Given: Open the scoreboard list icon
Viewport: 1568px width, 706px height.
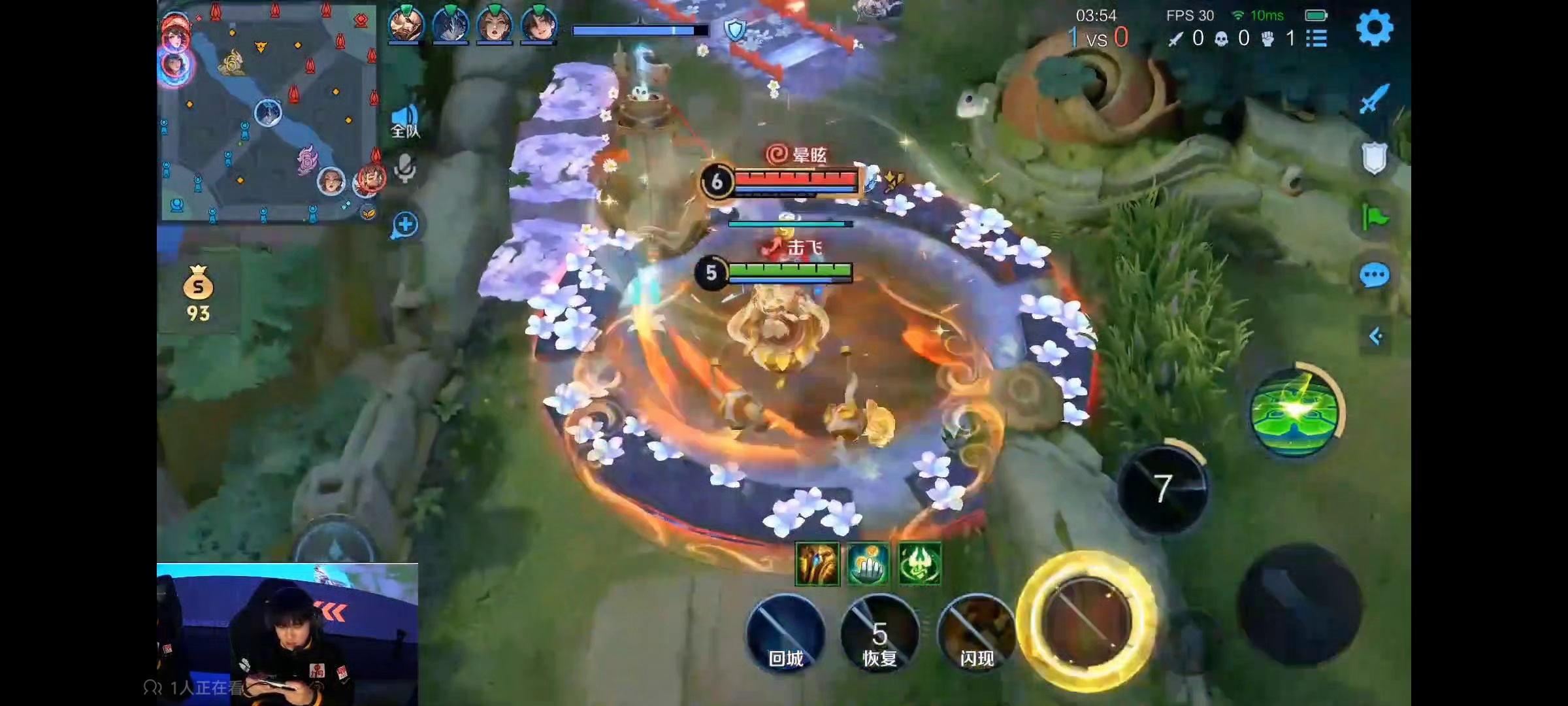Looking at the screenshot, I should (1316, 39).
